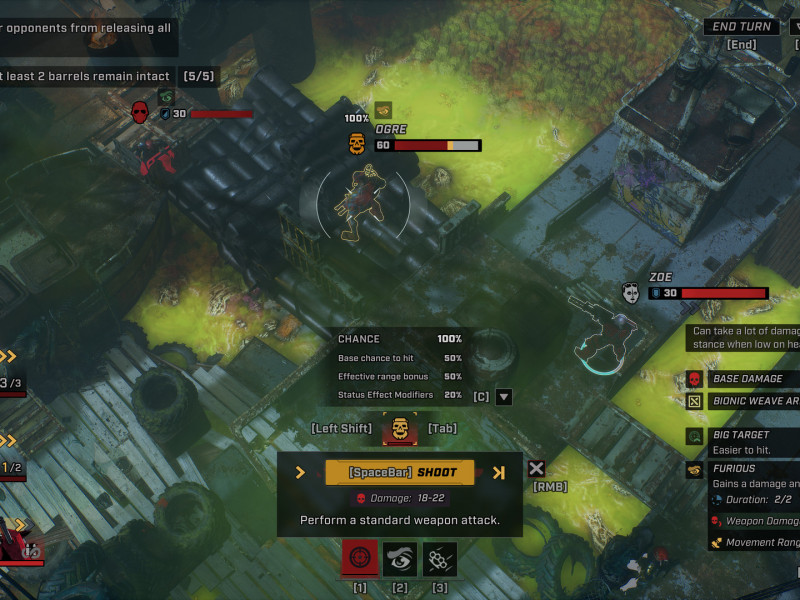The height and width of the screenshot is (600, 800).
Task: Choose the brass knuckles melee ability
Action: click(440, 559)
